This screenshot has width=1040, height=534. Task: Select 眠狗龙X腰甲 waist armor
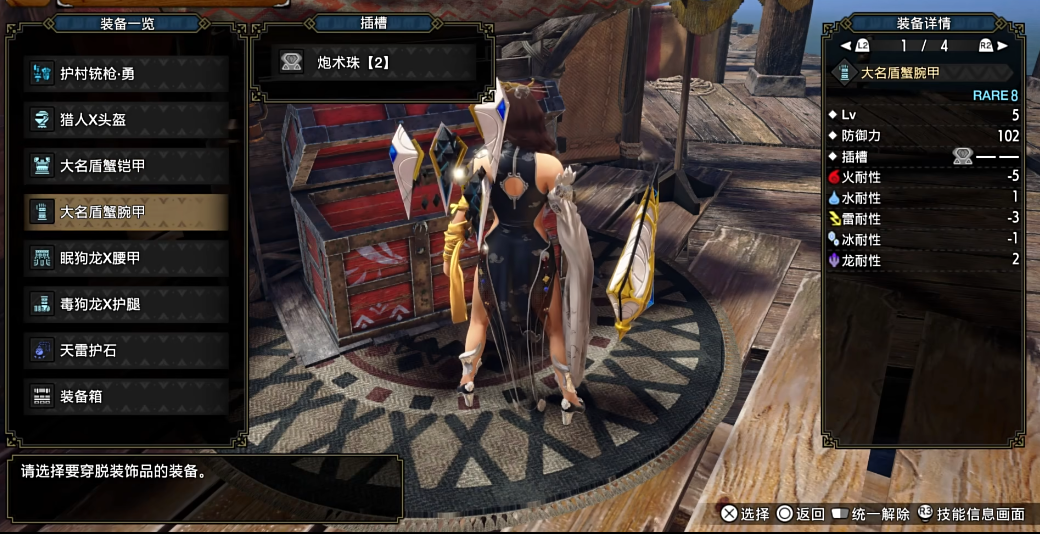pyautogui.click(x=126, y=258)
